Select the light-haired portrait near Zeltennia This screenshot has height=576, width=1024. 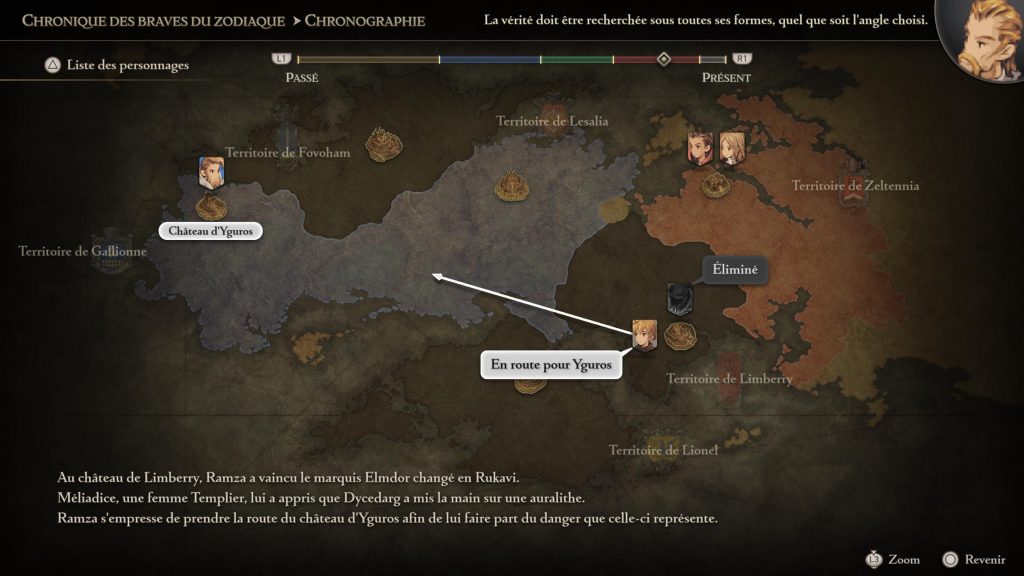[x=732, y=148]
